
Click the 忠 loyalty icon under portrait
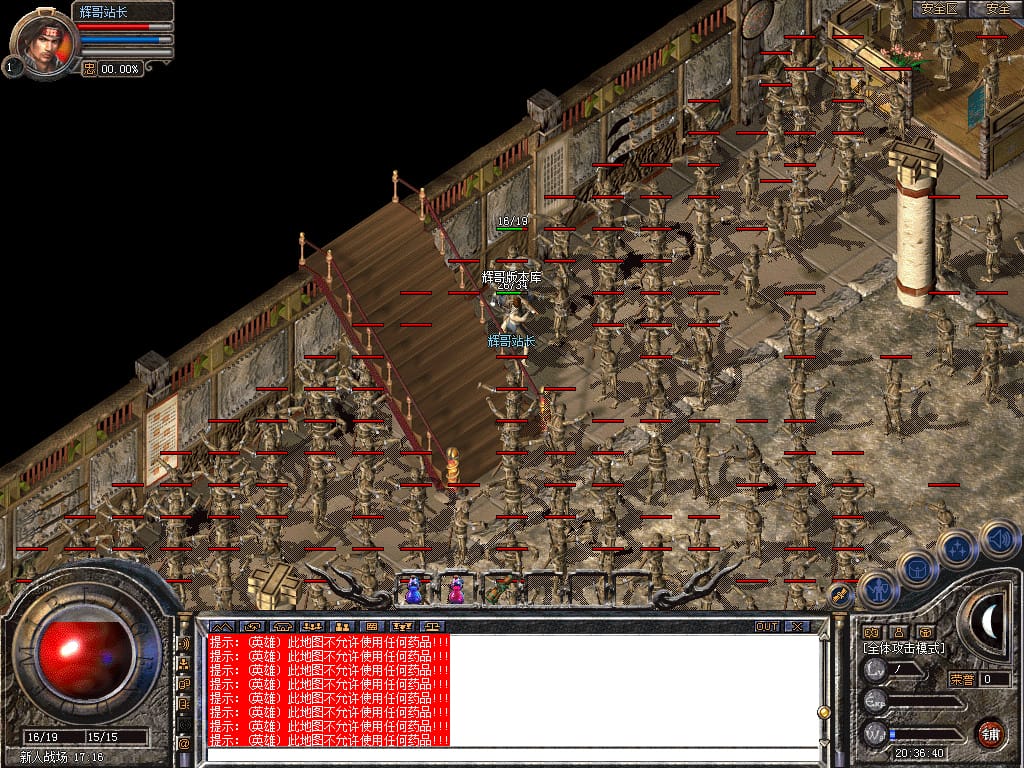[x=89, y=69]
